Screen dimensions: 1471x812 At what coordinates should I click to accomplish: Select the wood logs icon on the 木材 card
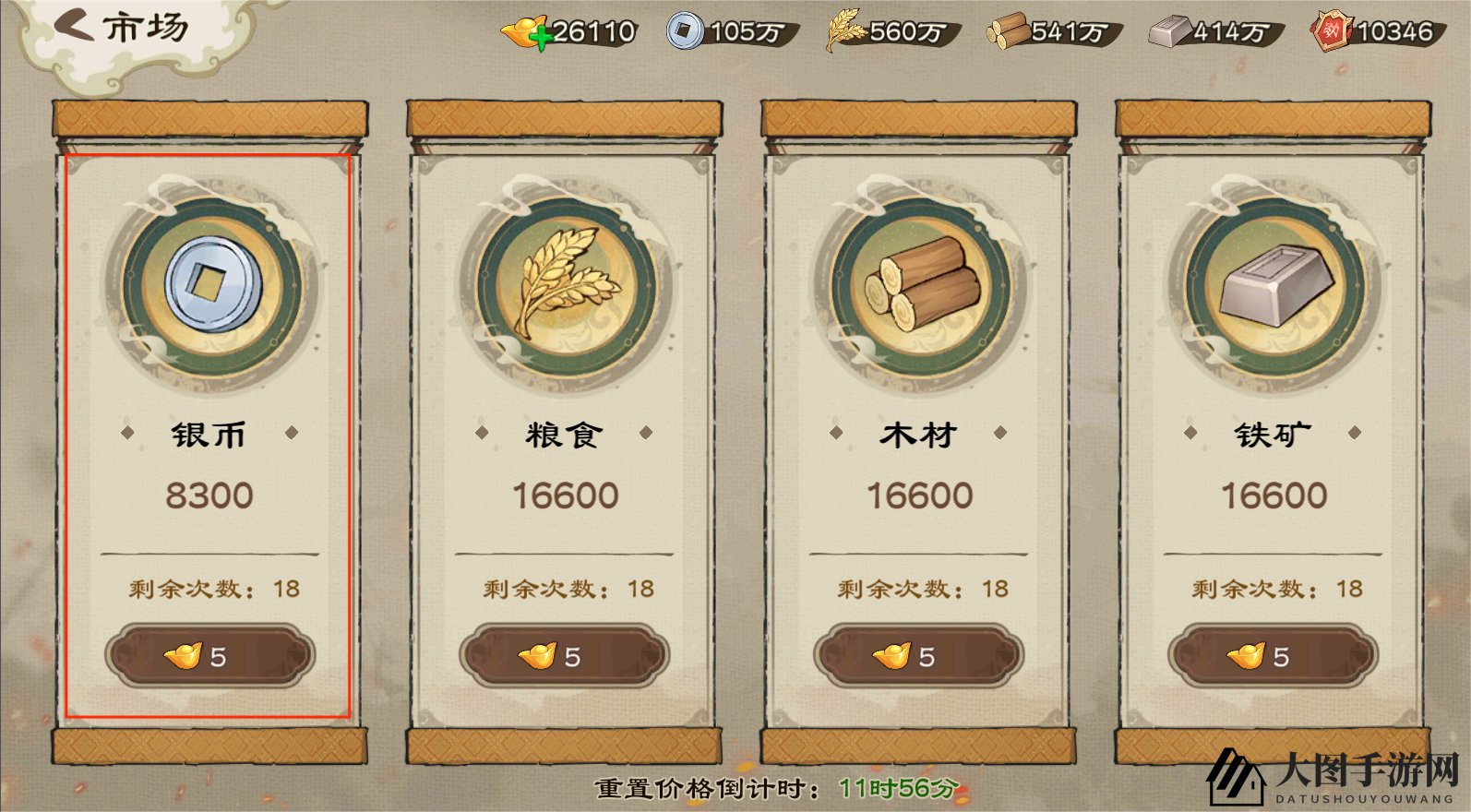(918, 286)
